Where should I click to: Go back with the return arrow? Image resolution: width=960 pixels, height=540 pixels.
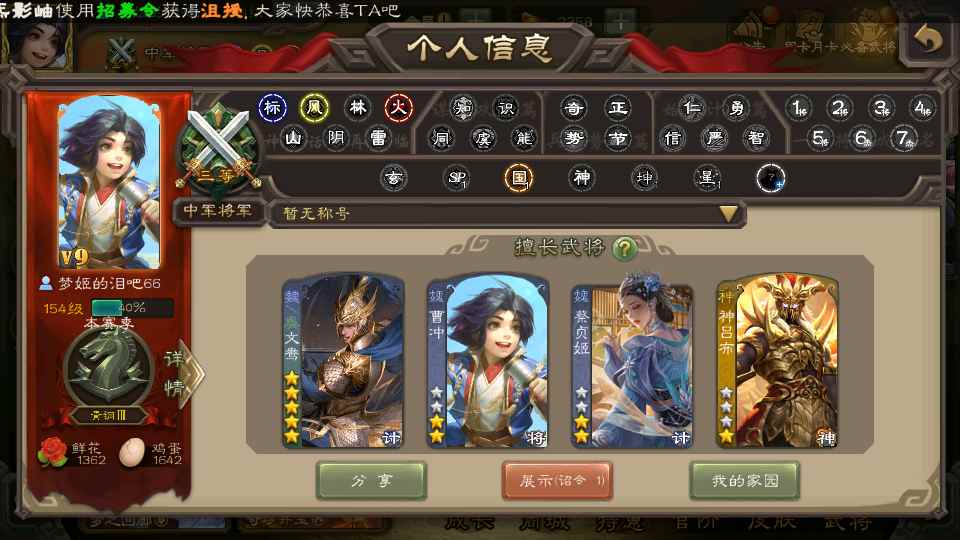929,40
